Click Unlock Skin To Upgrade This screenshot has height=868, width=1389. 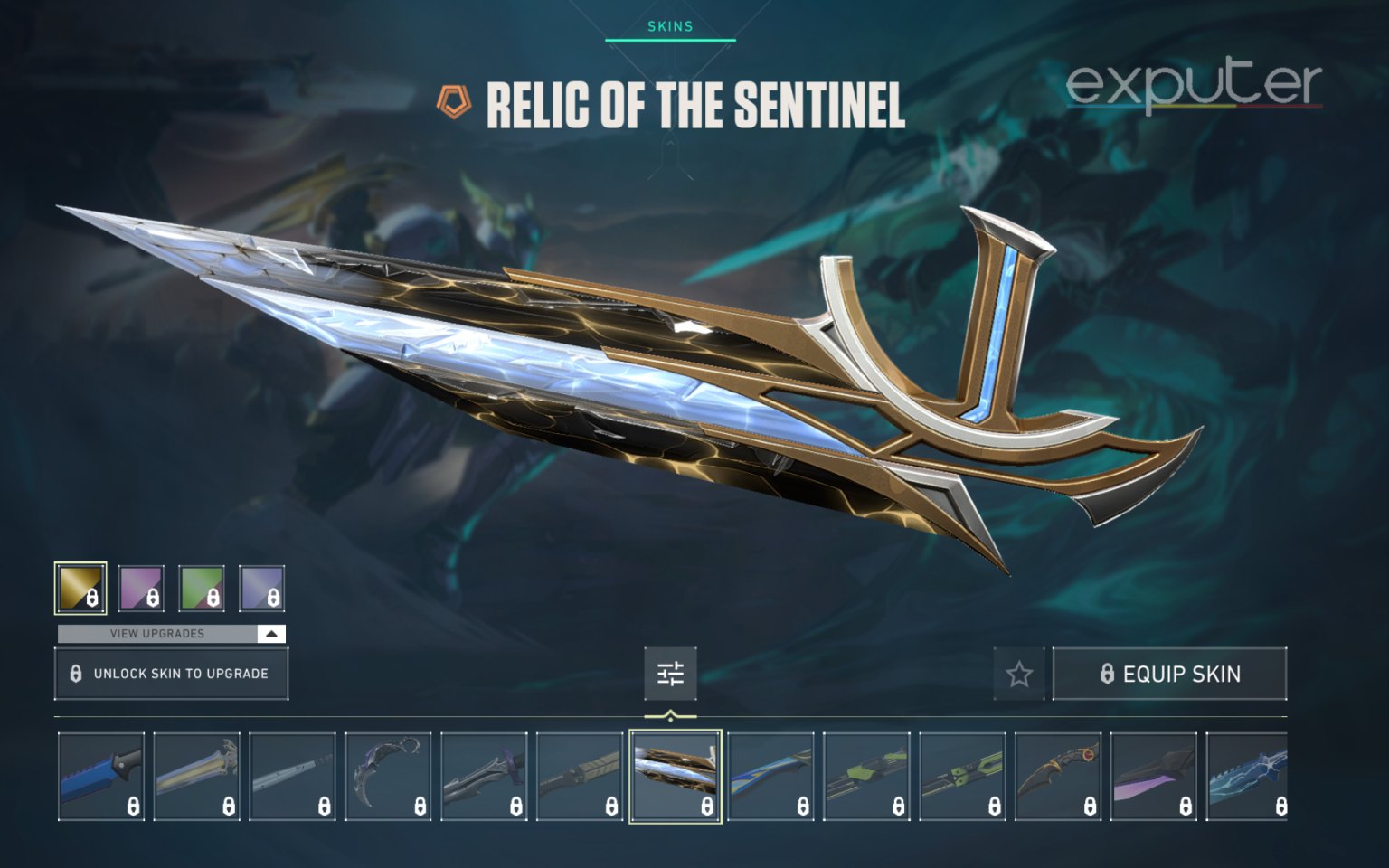click(172, 673)
